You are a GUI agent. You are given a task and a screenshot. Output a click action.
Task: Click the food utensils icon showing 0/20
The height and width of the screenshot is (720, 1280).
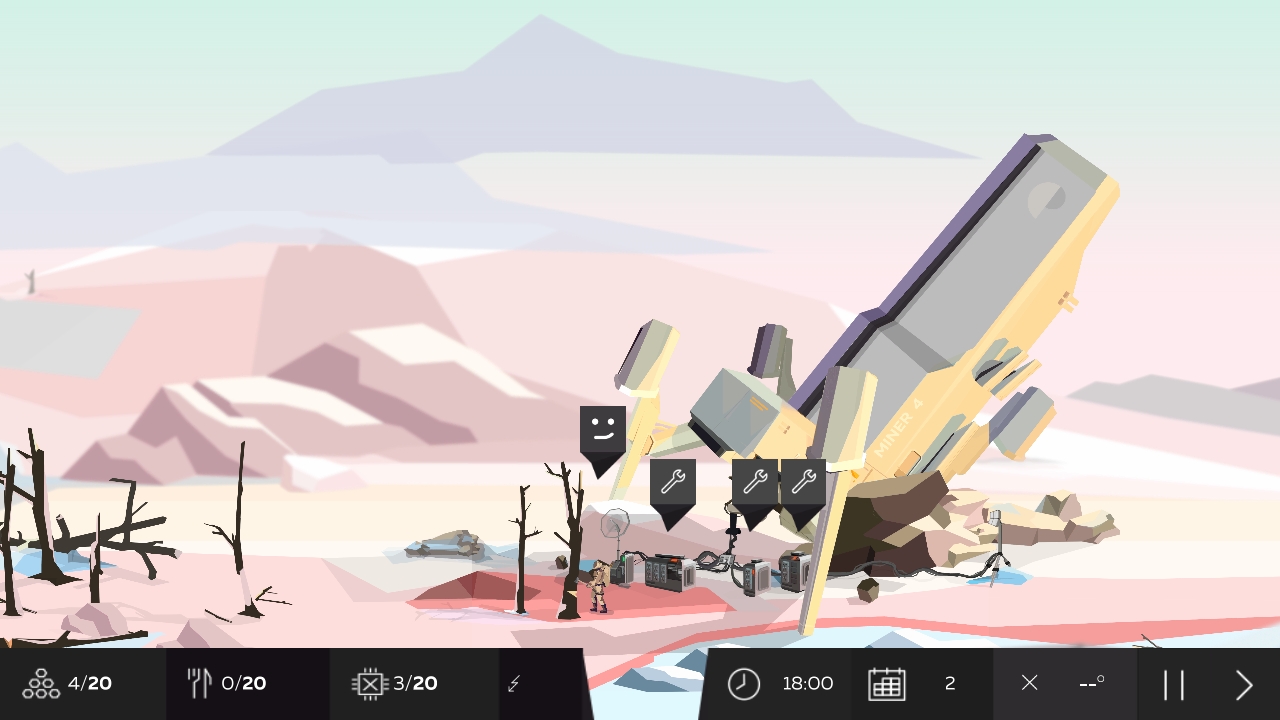point(200,683)
